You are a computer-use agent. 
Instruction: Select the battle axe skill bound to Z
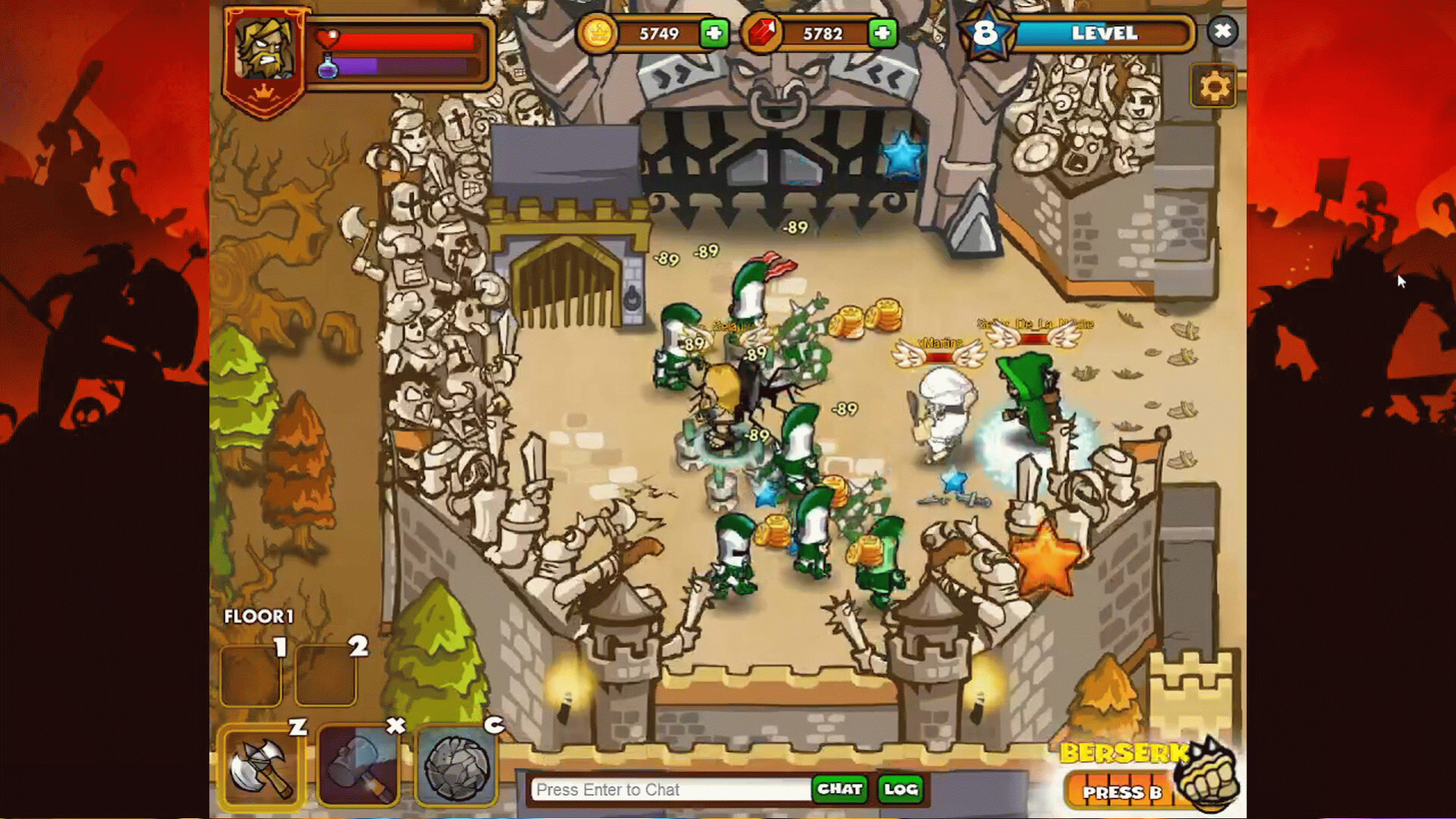pos(263,767)
